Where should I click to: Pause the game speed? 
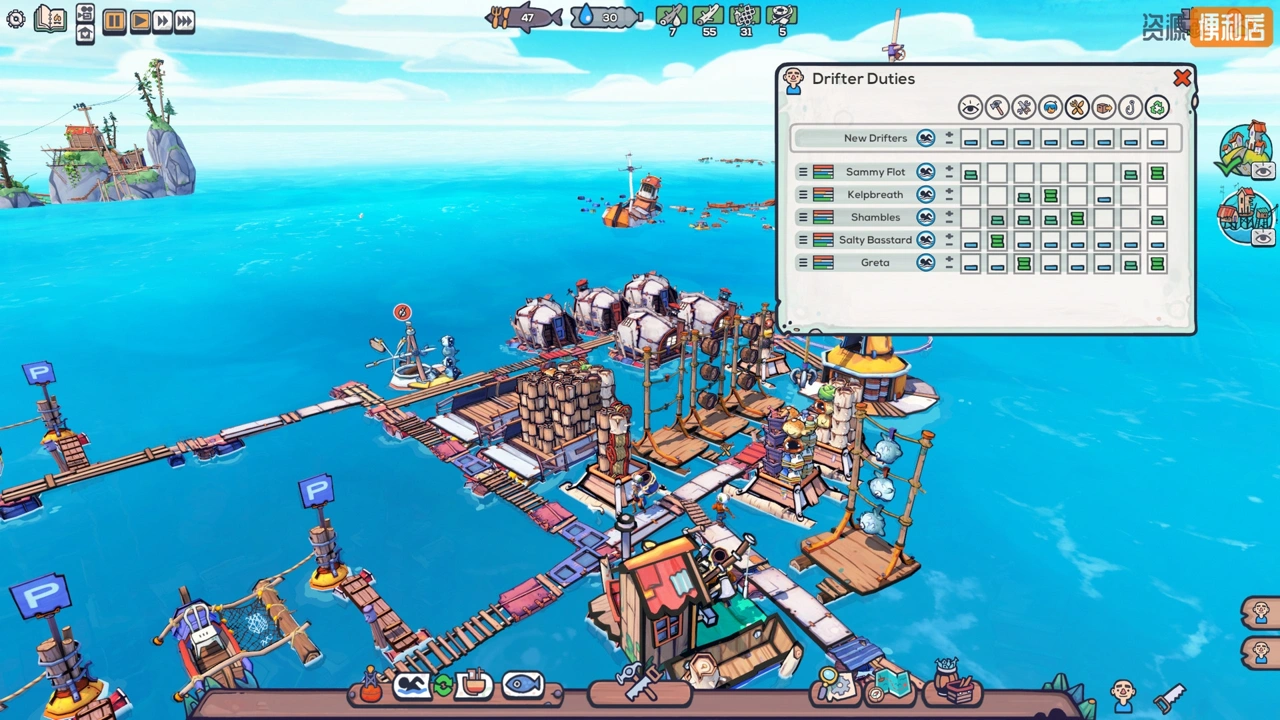[114, 20]
